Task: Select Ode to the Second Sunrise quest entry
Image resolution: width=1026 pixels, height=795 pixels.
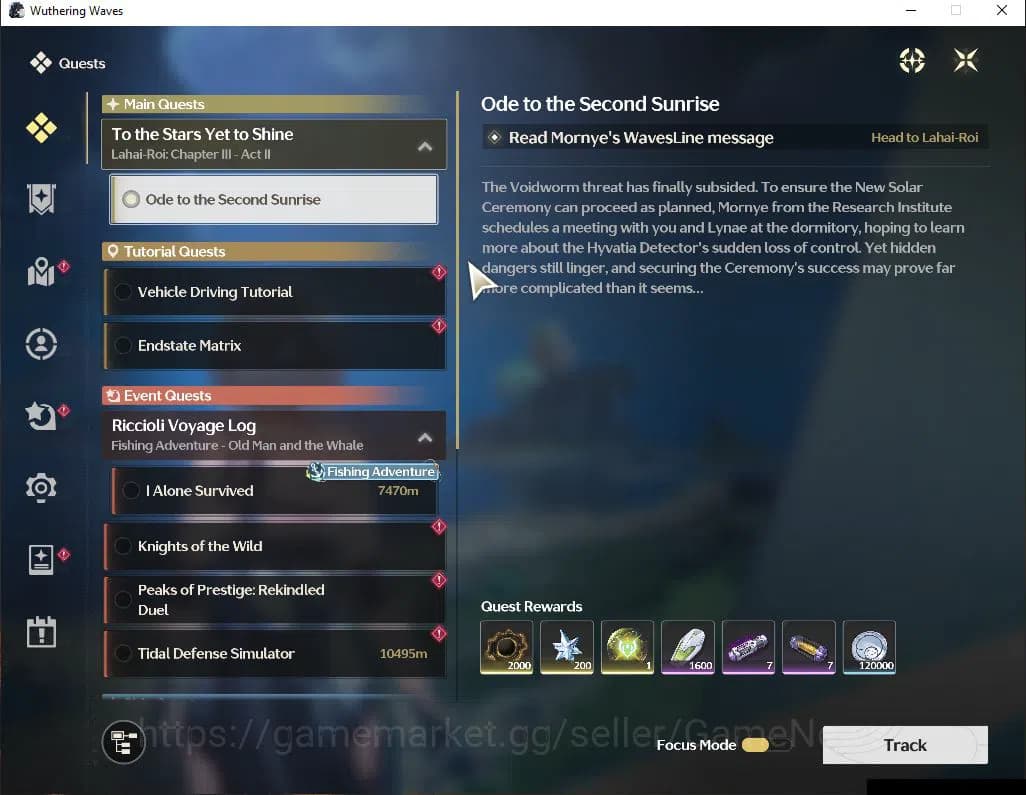Action: click(x=273, y=199)
